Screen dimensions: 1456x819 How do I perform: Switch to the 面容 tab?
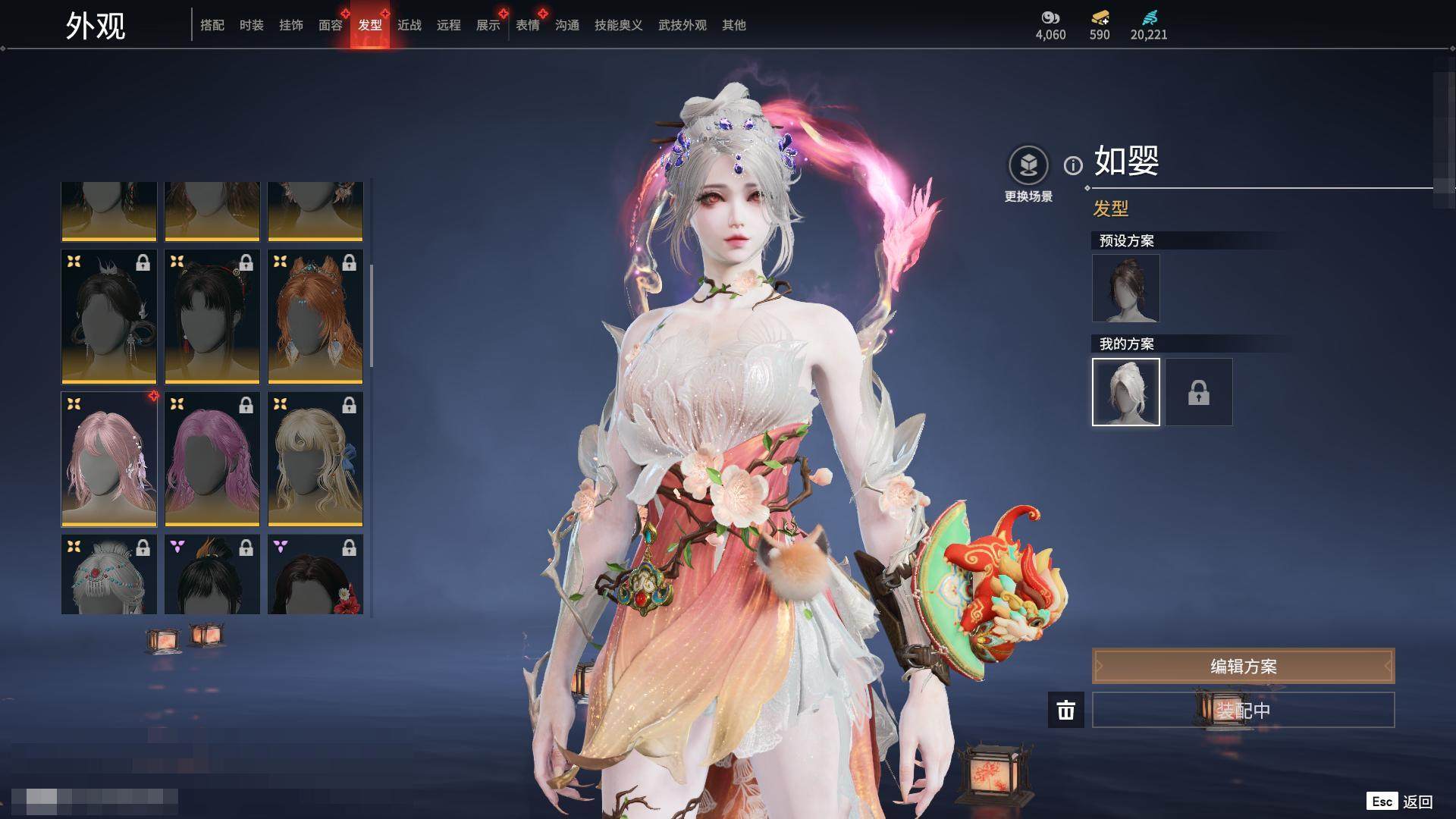(331, 25)
